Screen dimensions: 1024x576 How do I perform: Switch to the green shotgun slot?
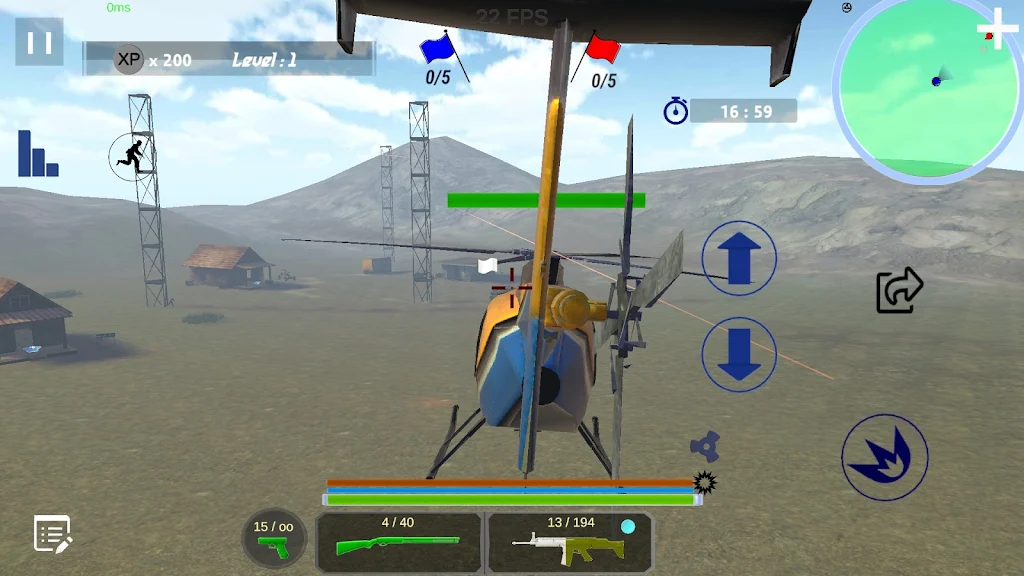pyautogui.click(x=398, y=541)
